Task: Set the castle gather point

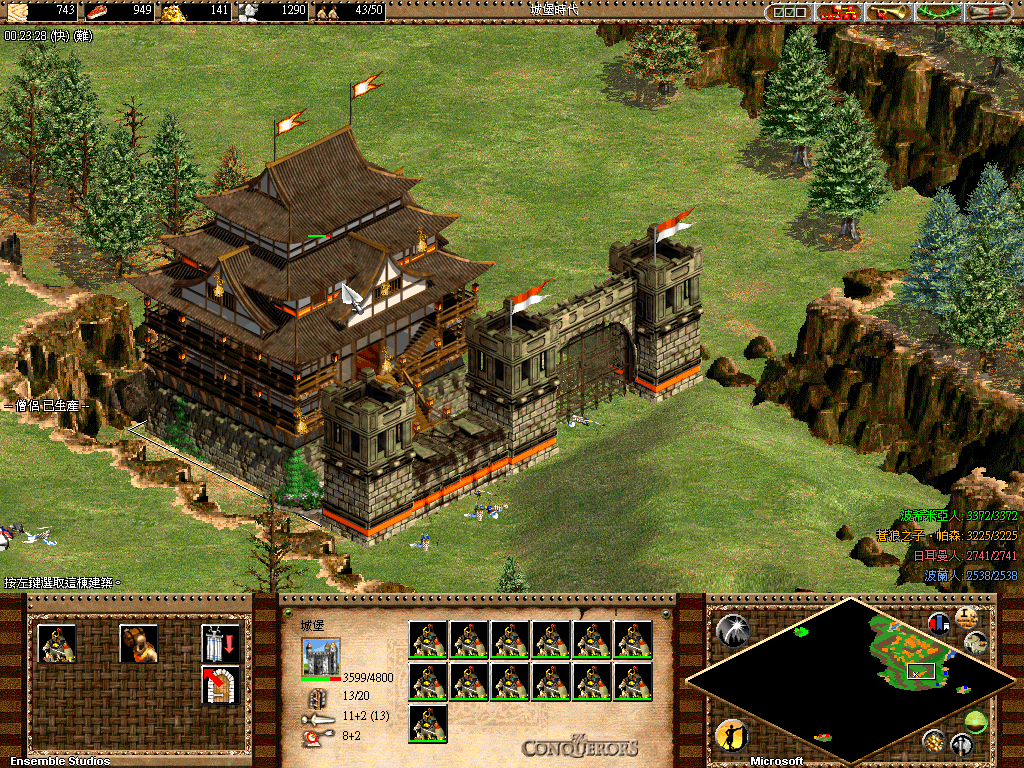Action: [x=220, y=685]
